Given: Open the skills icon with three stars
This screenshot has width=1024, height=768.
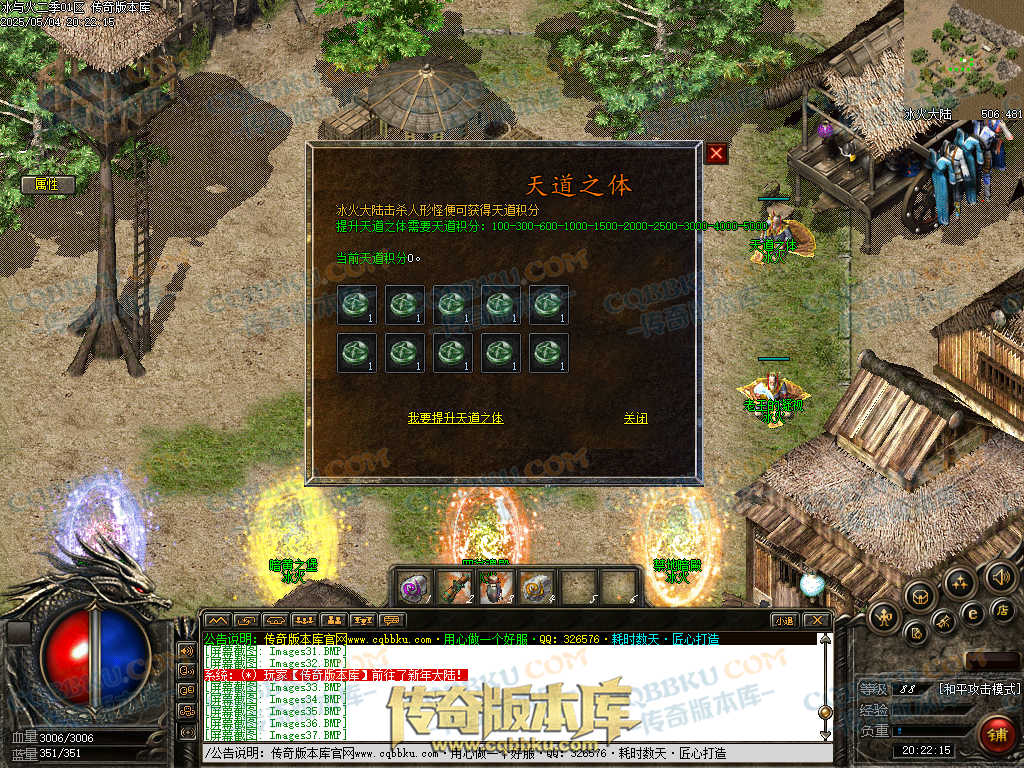Looking at the screenshot, I should pyautogui.click(x=960, y=583).
